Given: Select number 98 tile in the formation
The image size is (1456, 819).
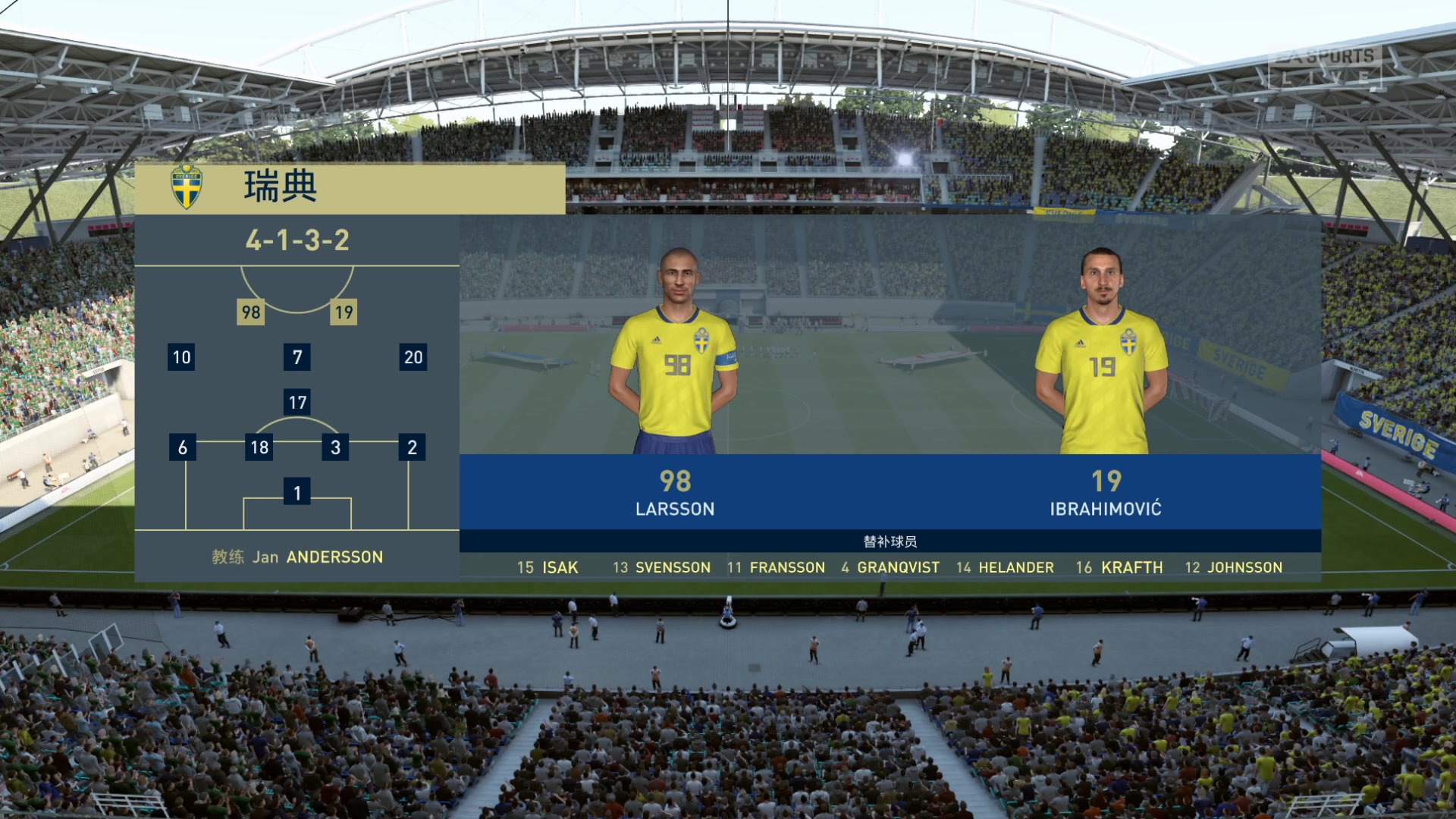Looking at the screenshot, I should tap(251, 312).
